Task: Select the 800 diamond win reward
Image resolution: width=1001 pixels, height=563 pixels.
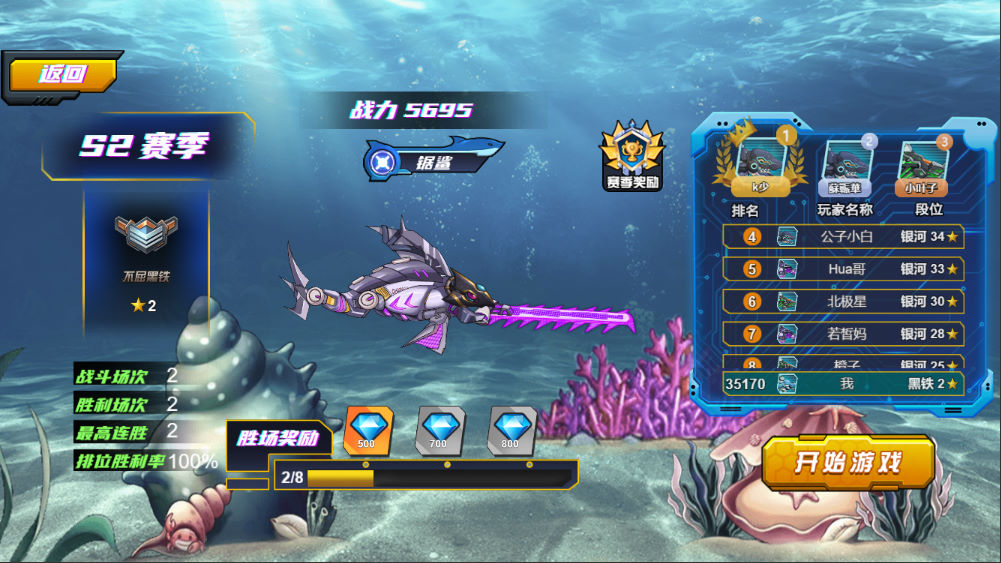Action: coord(511,430)
